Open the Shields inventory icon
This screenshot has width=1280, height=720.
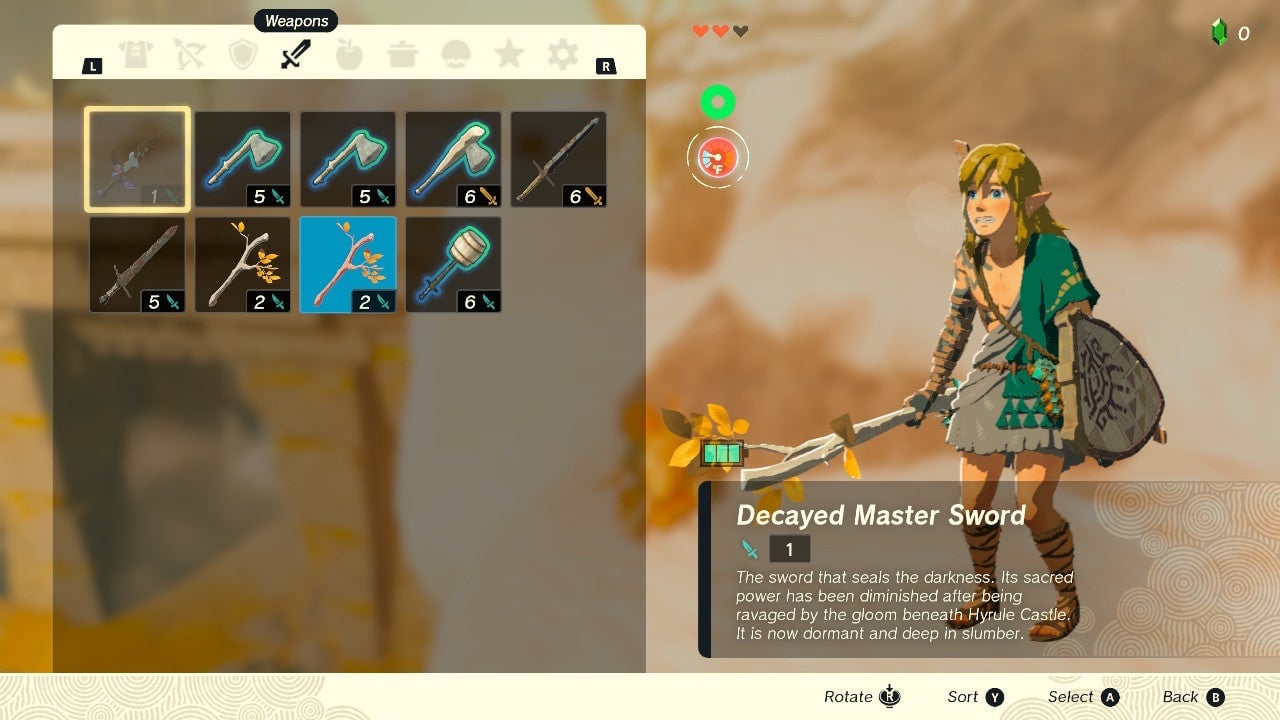[243, 55]
